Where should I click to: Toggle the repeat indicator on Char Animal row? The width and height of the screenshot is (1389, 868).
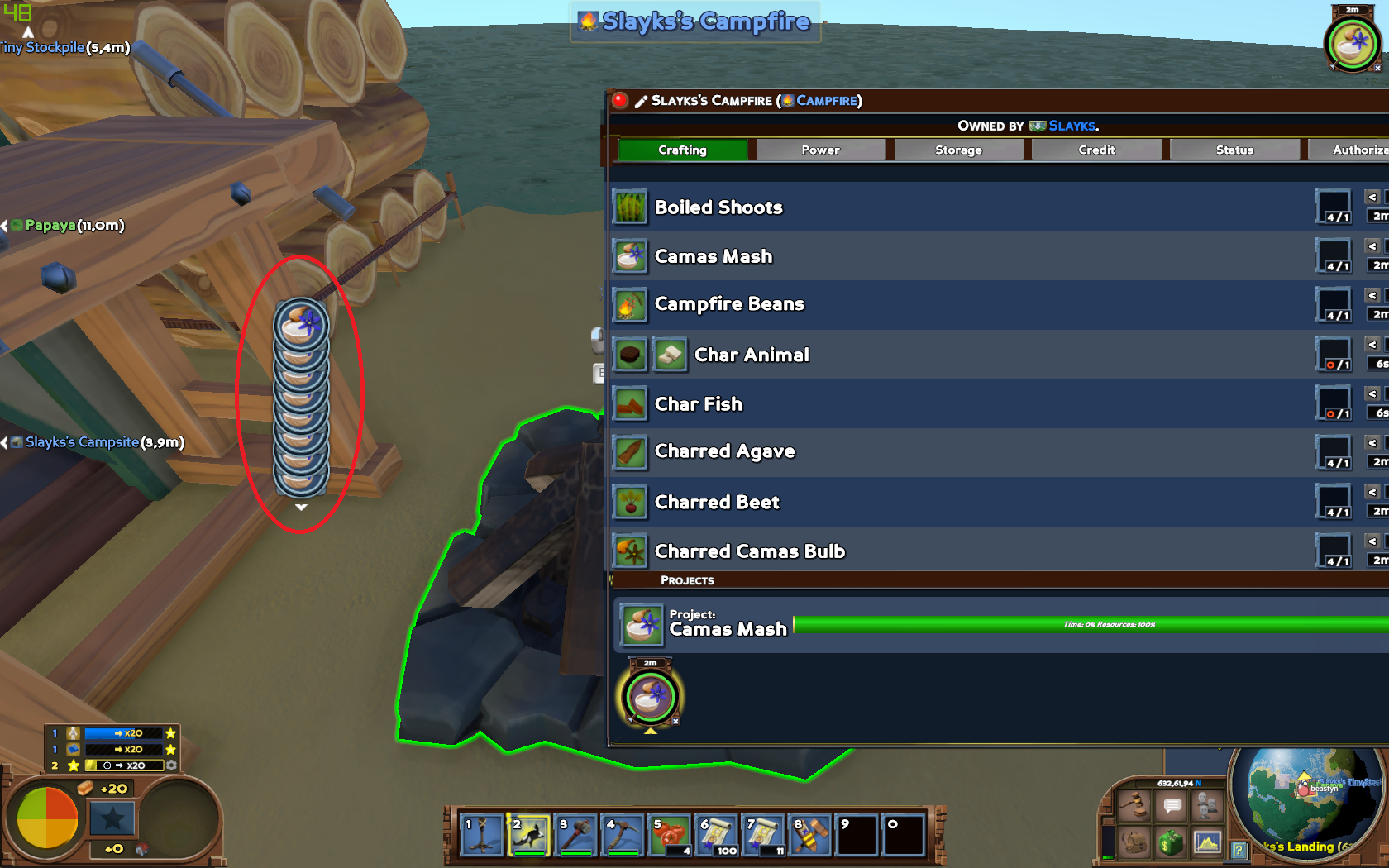pos(1334,365)
